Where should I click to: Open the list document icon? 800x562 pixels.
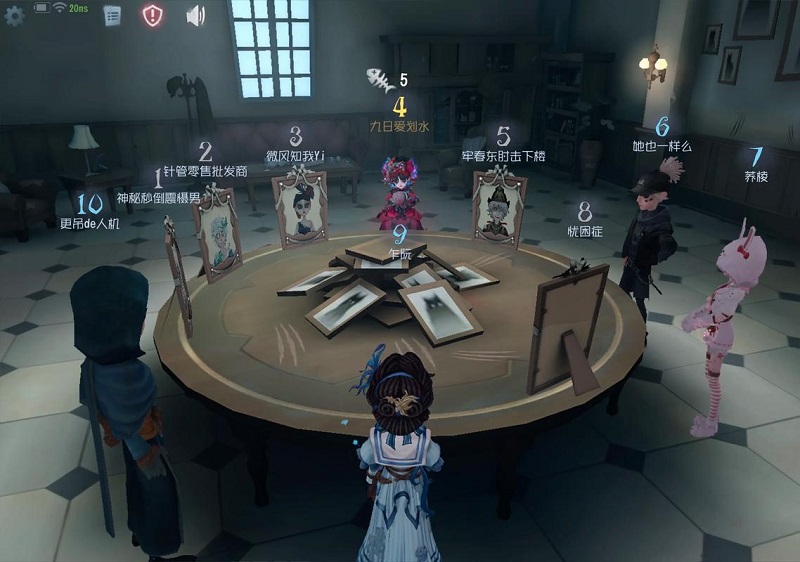pos(112,15)
